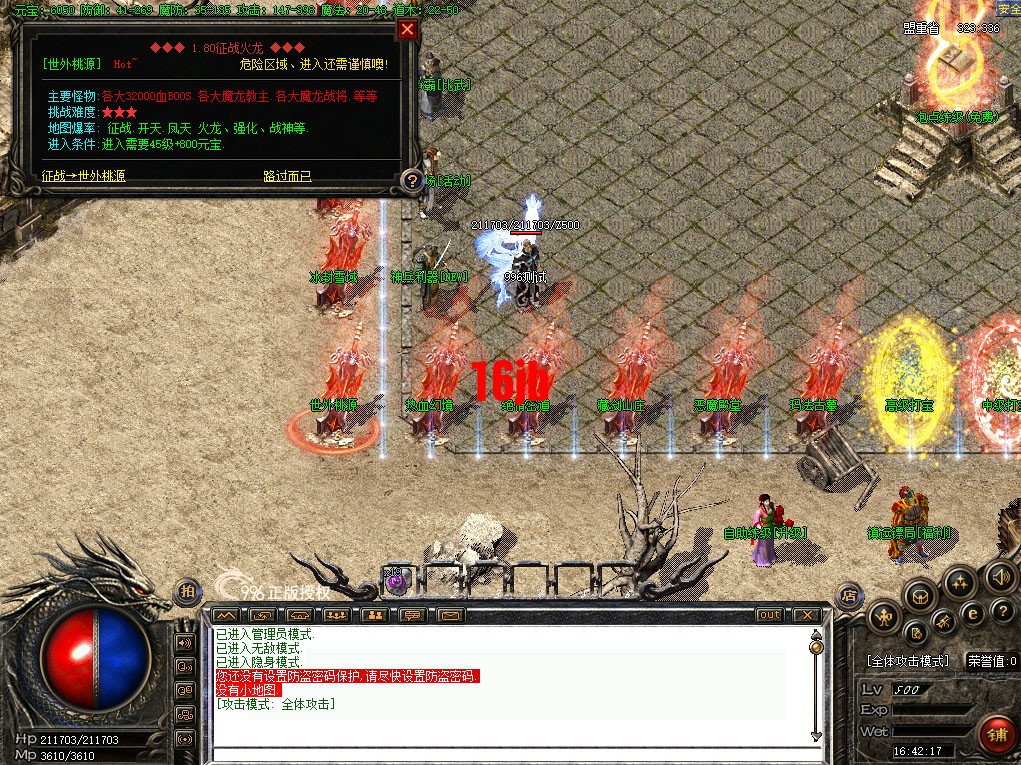Click the 'out' button above chat

(x=769, y=614)
